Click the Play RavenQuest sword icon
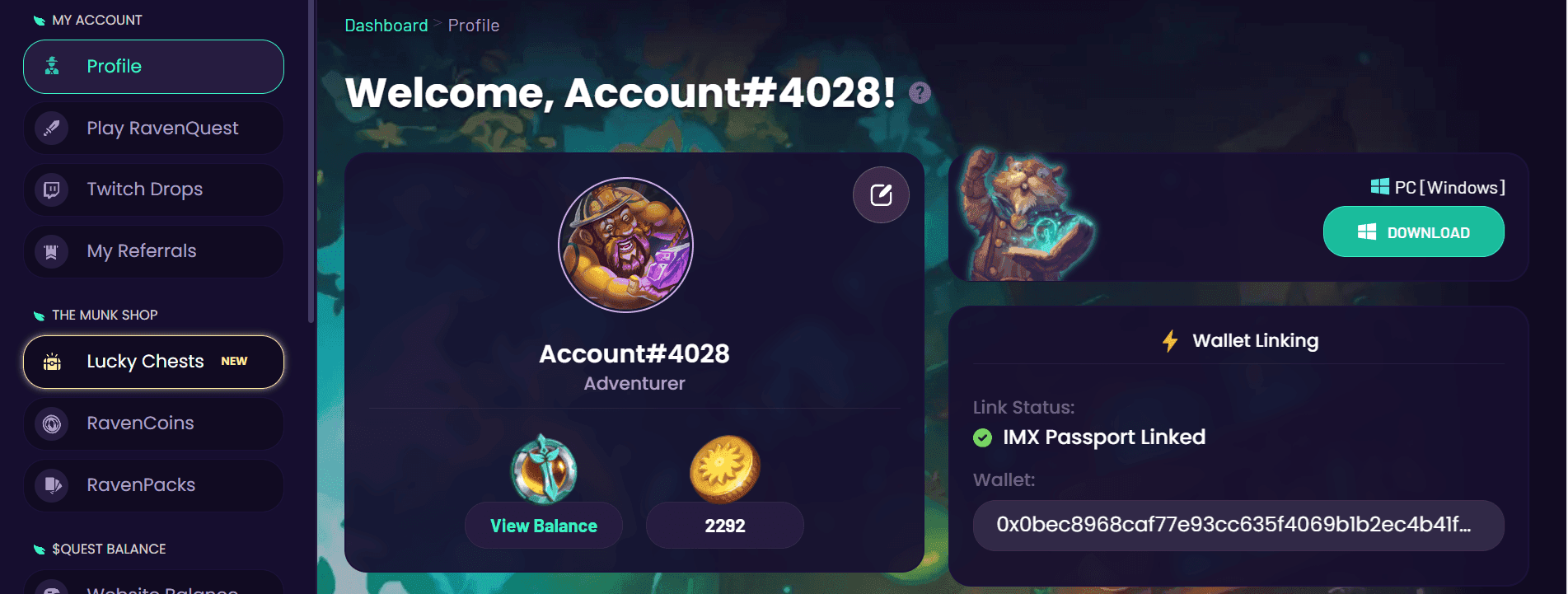Viewport: 1568px width, 594px height. [x=51, y=128]
